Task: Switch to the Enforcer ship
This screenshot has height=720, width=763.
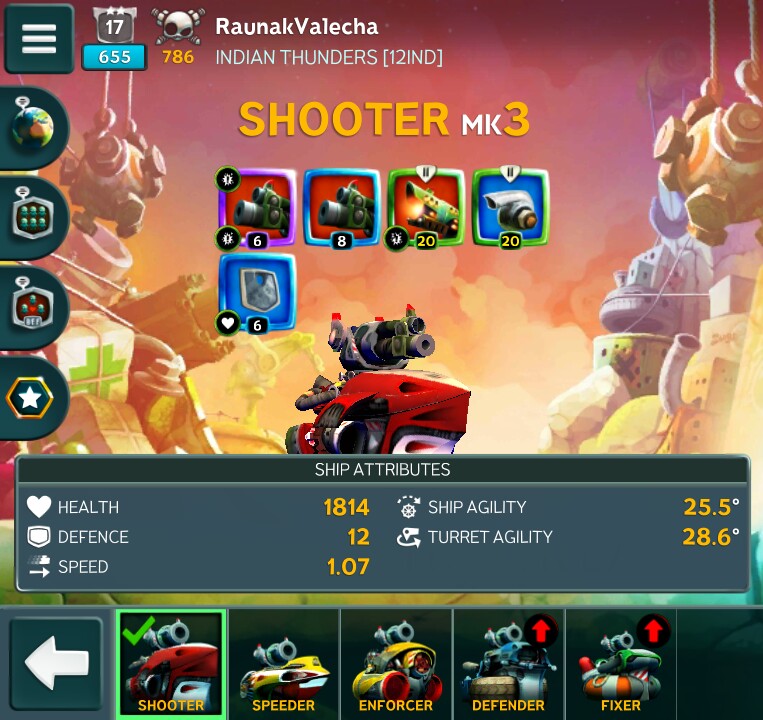Action: [396, 665]
